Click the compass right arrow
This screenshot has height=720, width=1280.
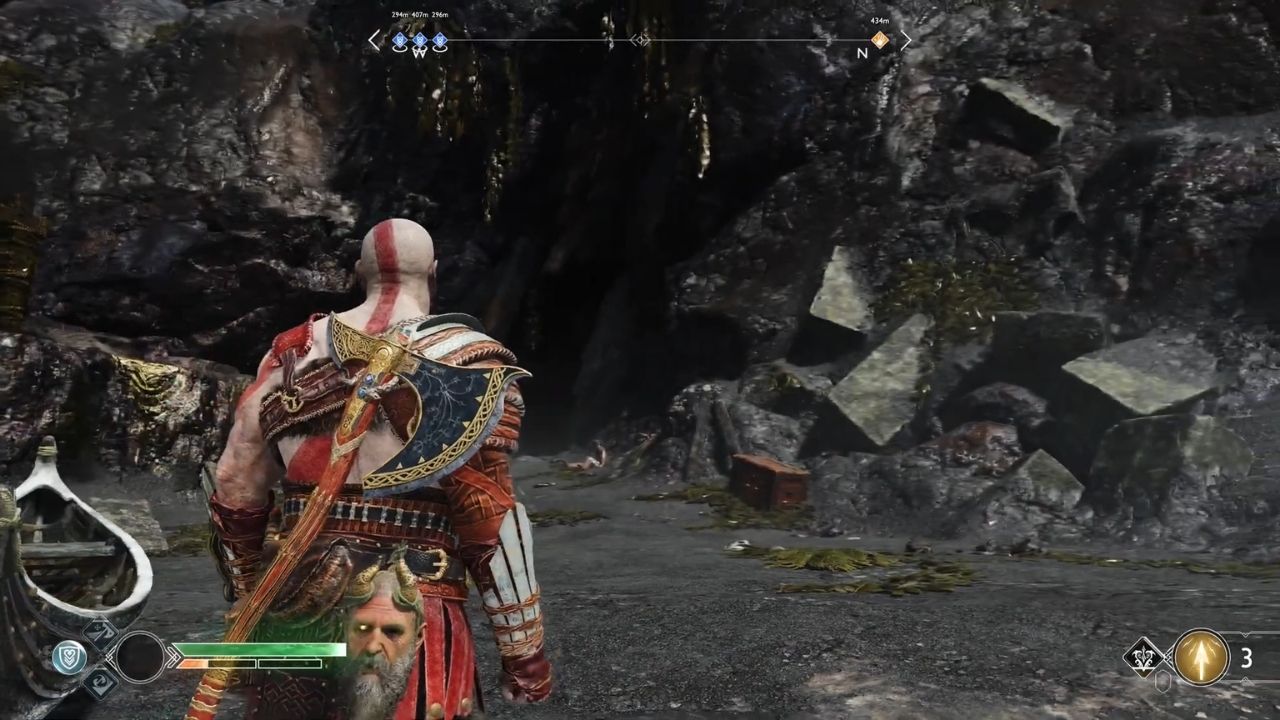(906, 40)
